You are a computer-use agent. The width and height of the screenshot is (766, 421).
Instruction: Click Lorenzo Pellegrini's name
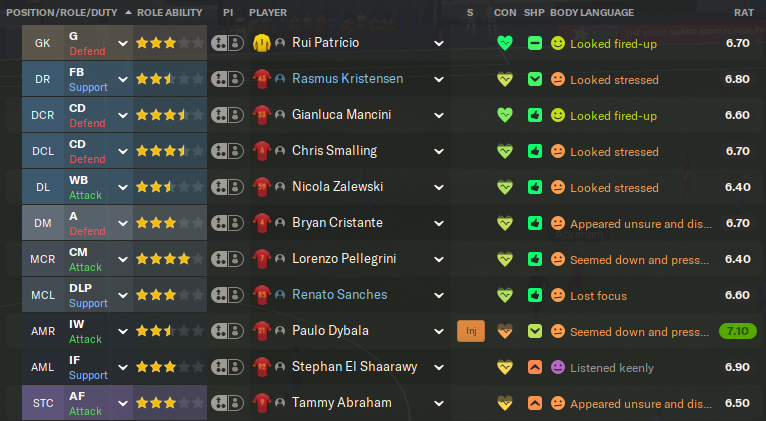tap(343, 259)
